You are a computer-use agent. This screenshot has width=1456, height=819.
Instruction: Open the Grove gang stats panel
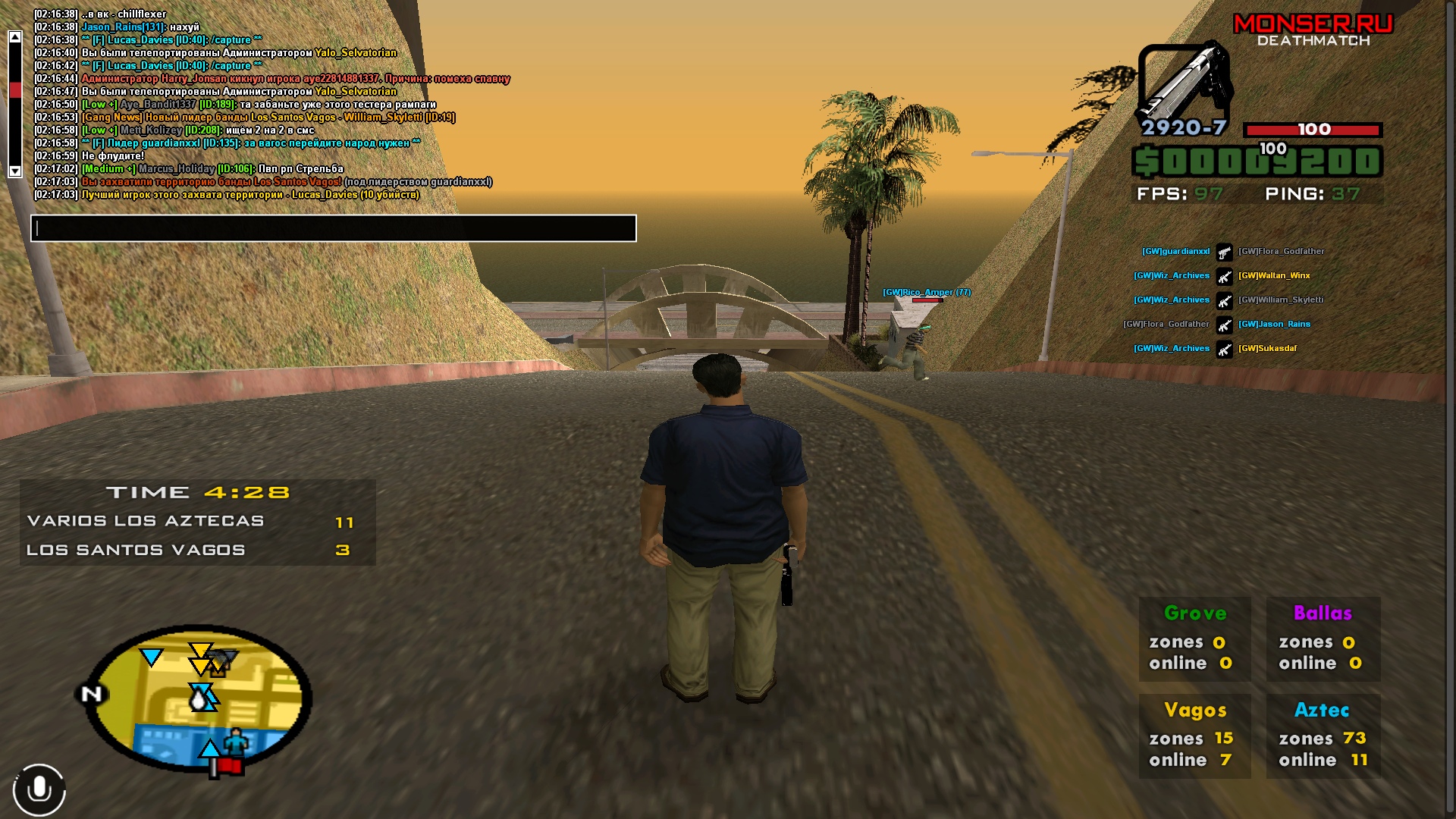tap(1194, 639)
